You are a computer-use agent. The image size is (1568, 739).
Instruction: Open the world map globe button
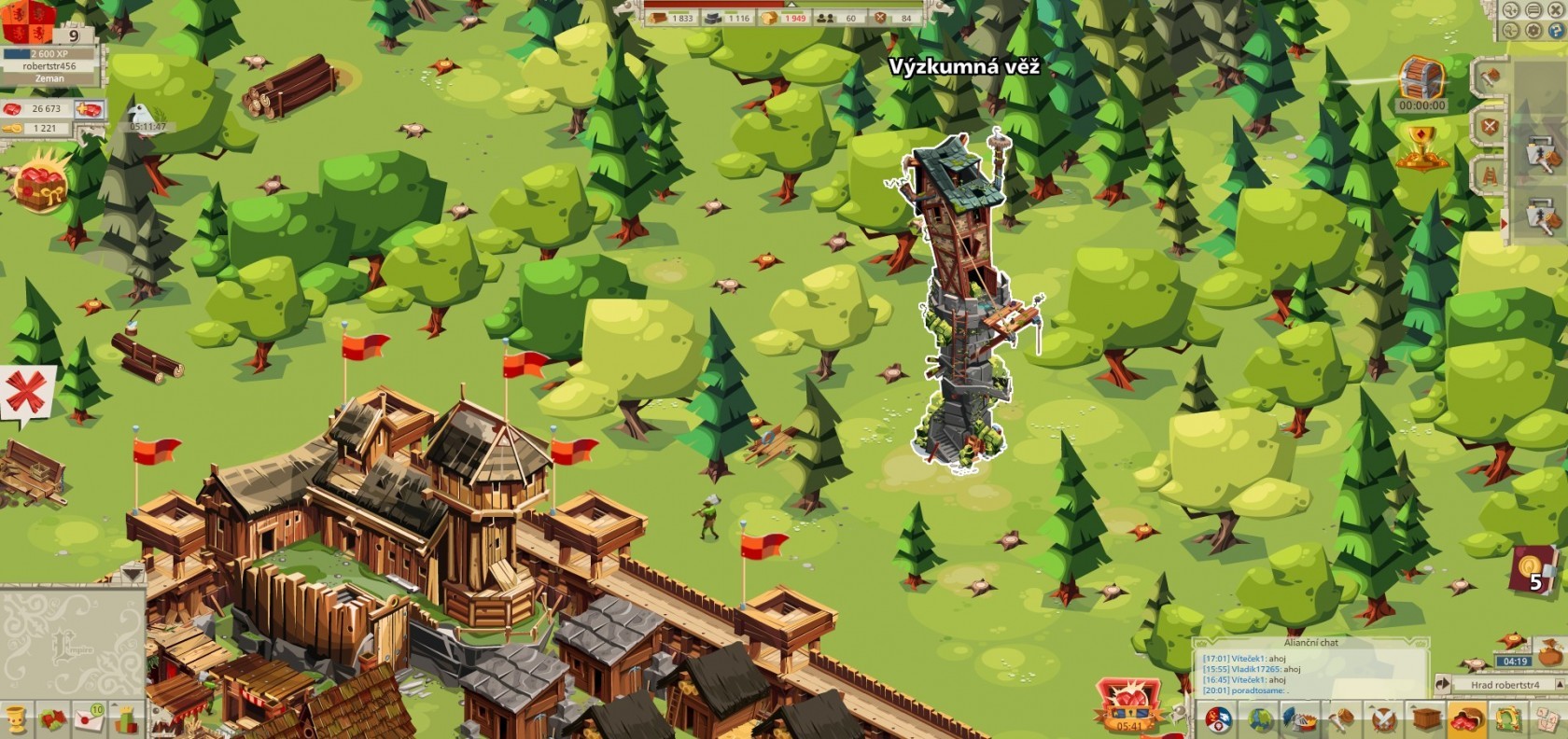click(1260, 719)
